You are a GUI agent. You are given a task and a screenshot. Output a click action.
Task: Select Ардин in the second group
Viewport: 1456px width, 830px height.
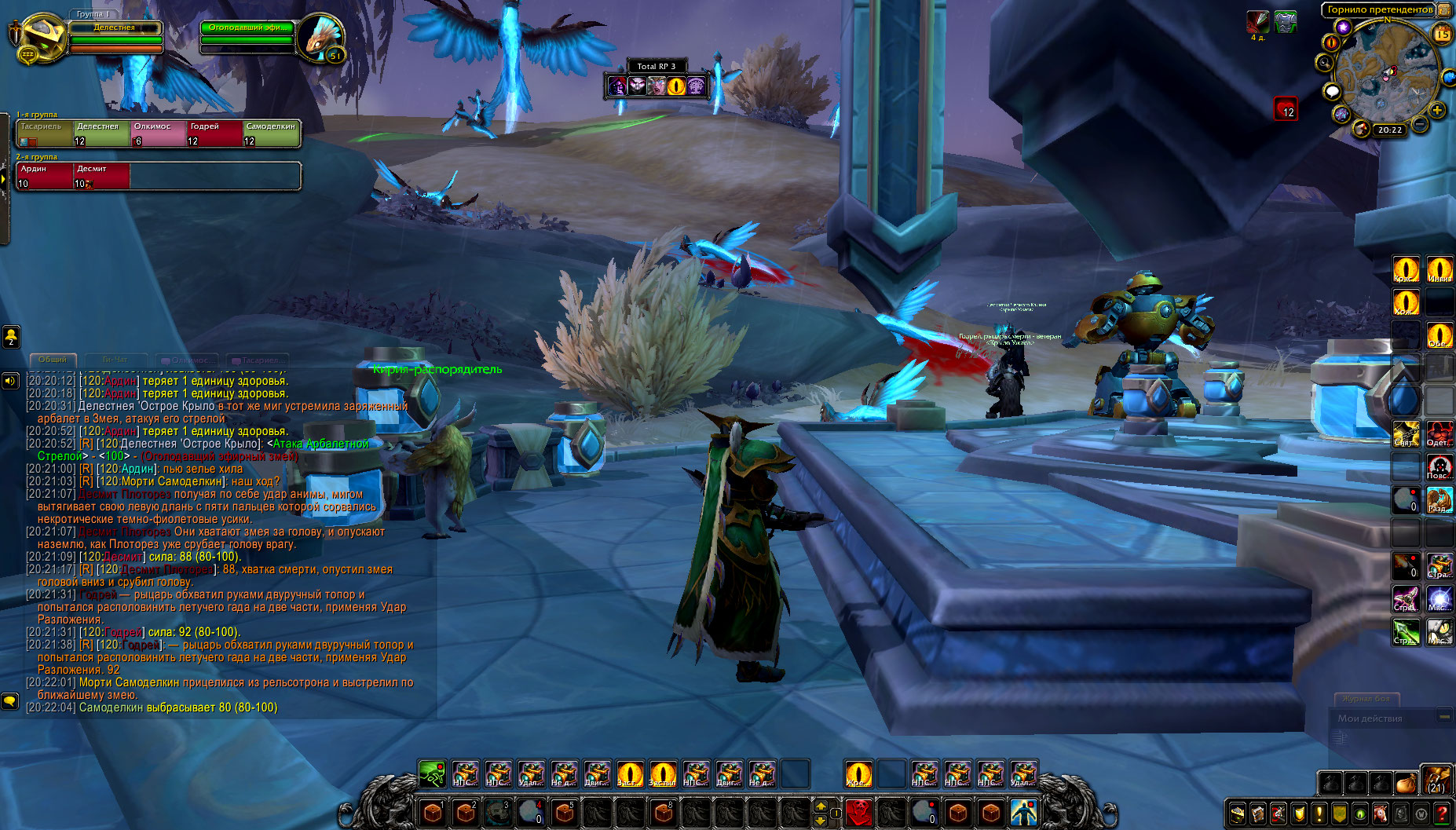pyautogui.click(x=44, y=176)
